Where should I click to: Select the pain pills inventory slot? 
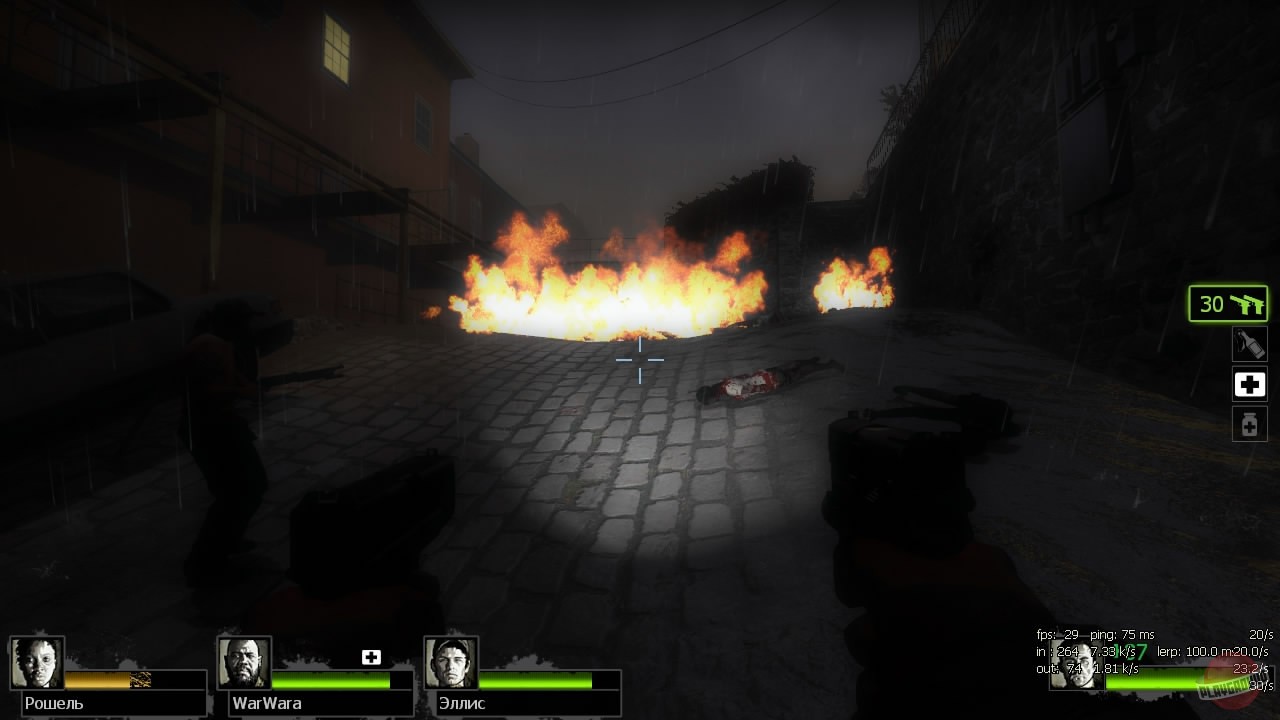1249,423
